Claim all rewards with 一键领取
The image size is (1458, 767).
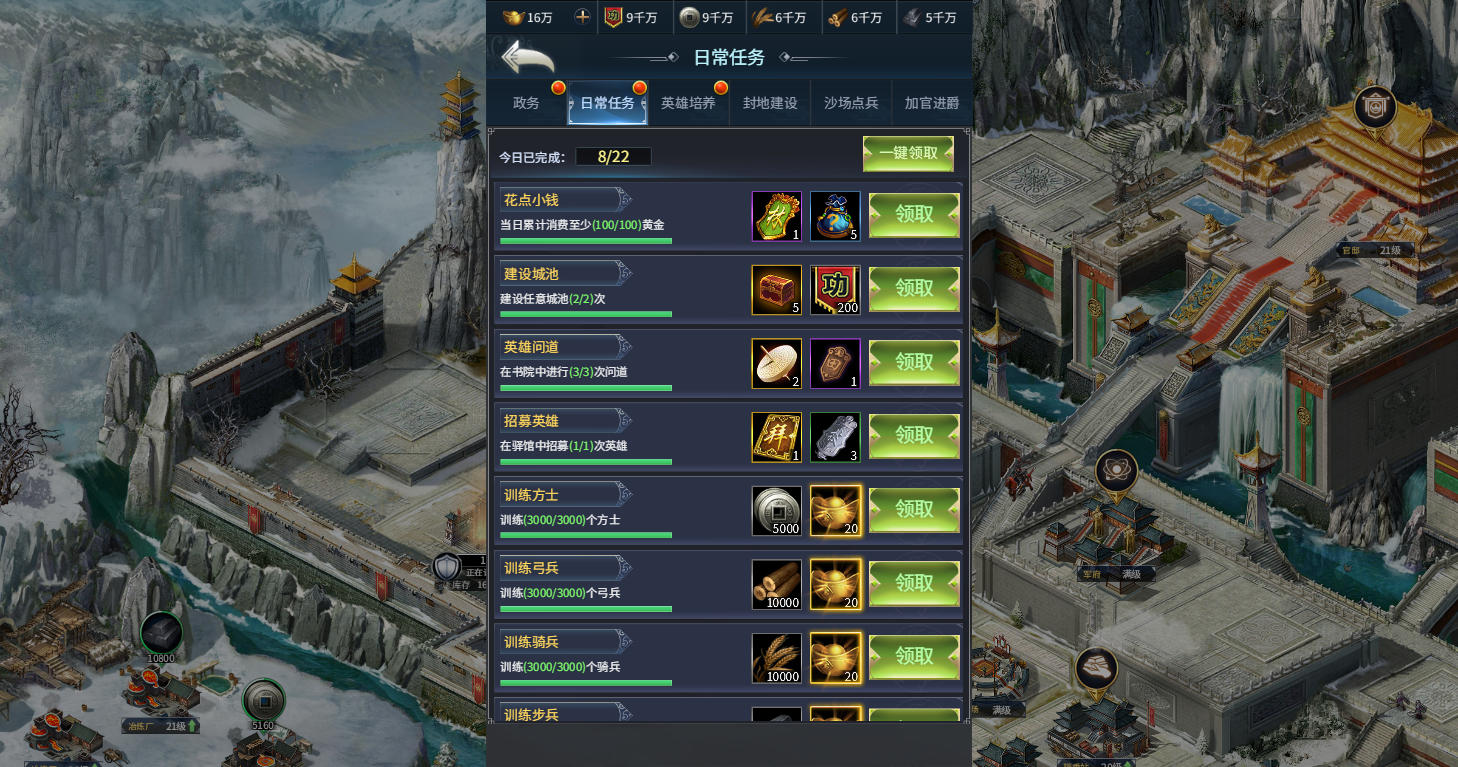(908, 154)
